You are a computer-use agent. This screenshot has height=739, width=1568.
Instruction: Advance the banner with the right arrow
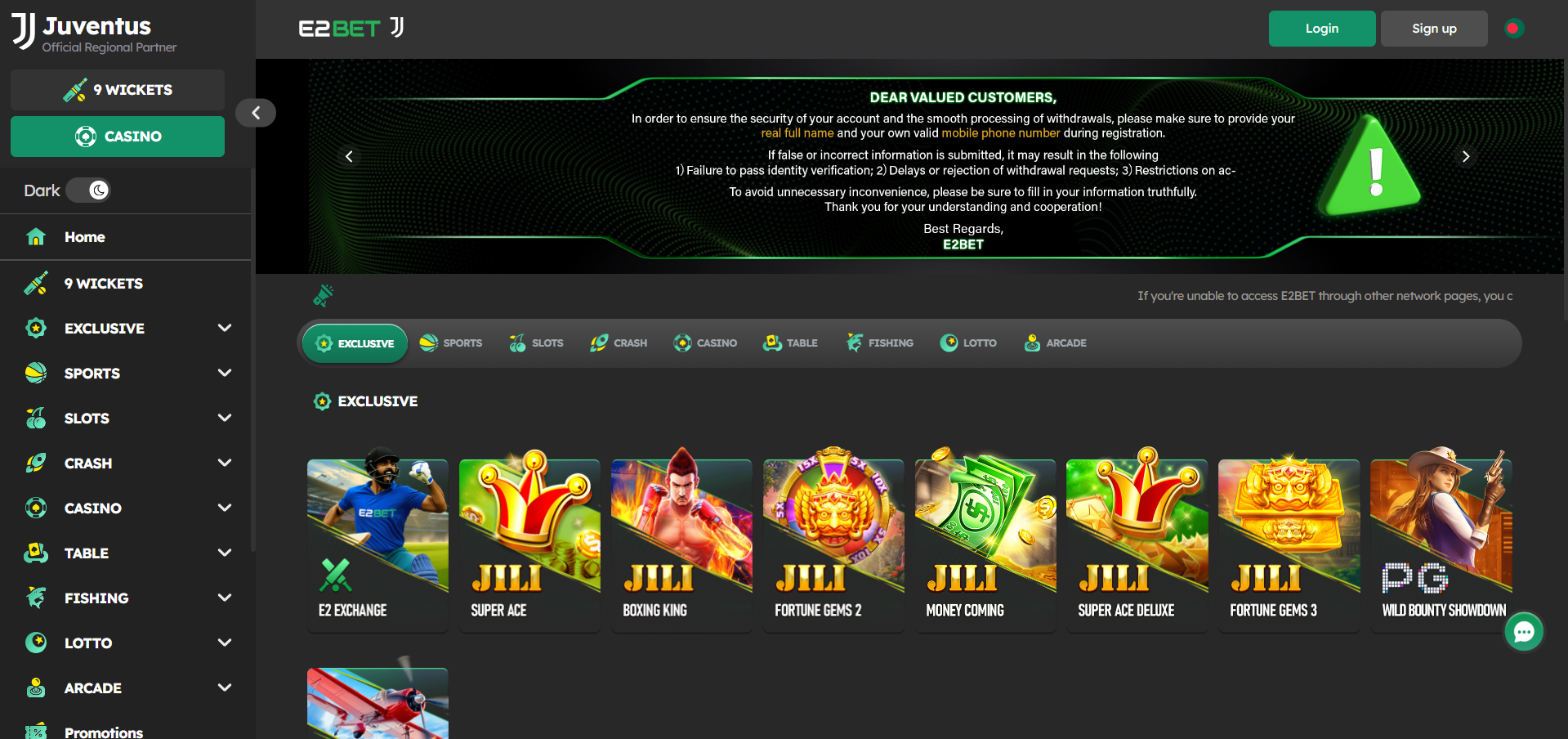1466,156
